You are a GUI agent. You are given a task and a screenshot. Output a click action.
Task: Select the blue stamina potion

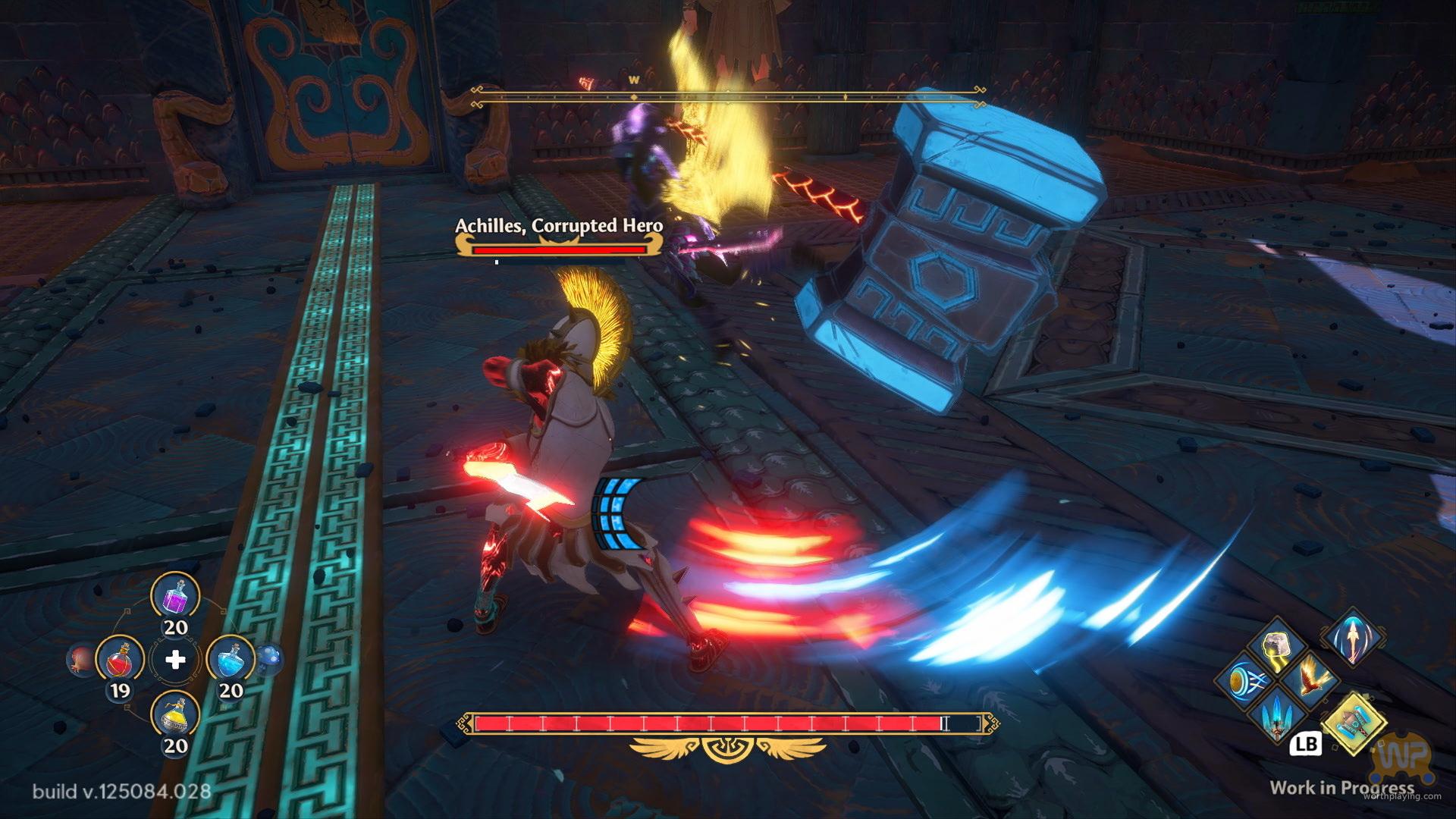(x=231, y=660)
